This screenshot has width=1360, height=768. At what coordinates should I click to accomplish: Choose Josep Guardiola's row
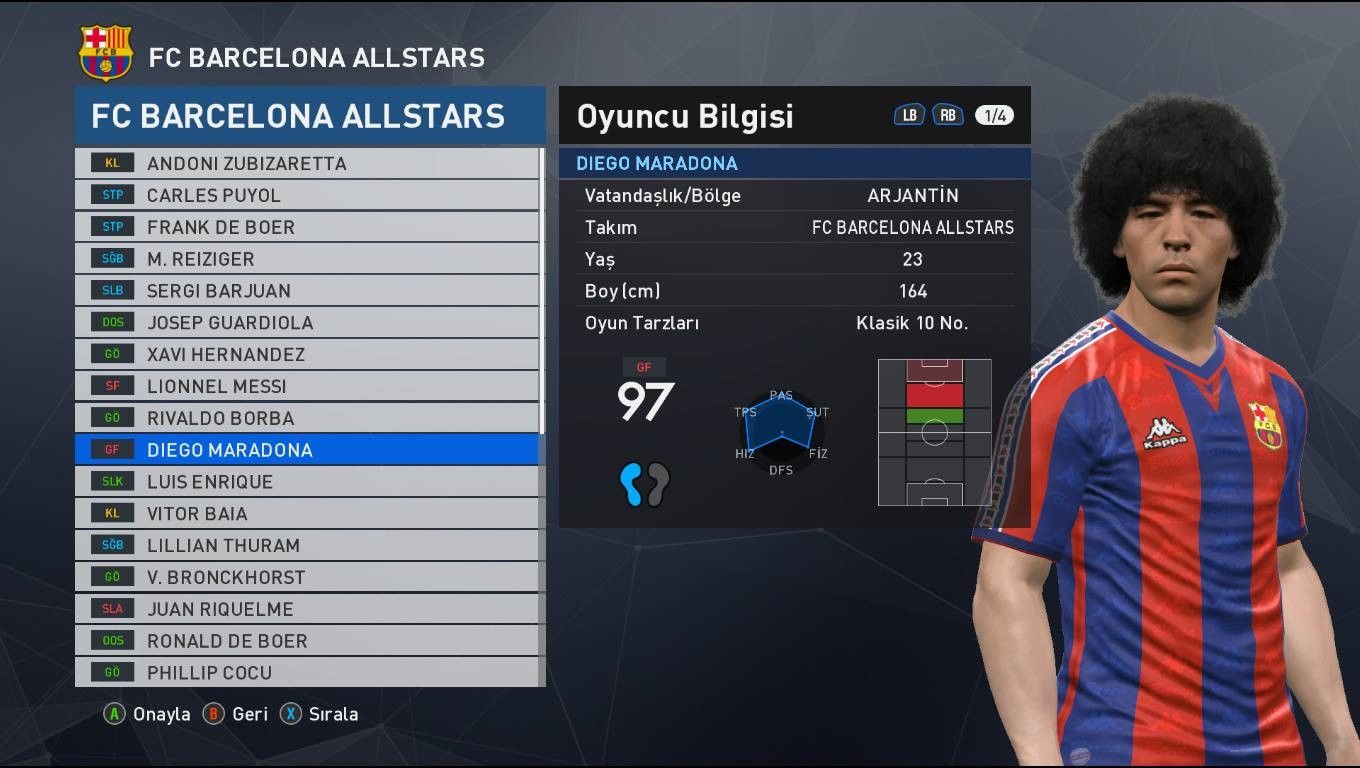307,323
